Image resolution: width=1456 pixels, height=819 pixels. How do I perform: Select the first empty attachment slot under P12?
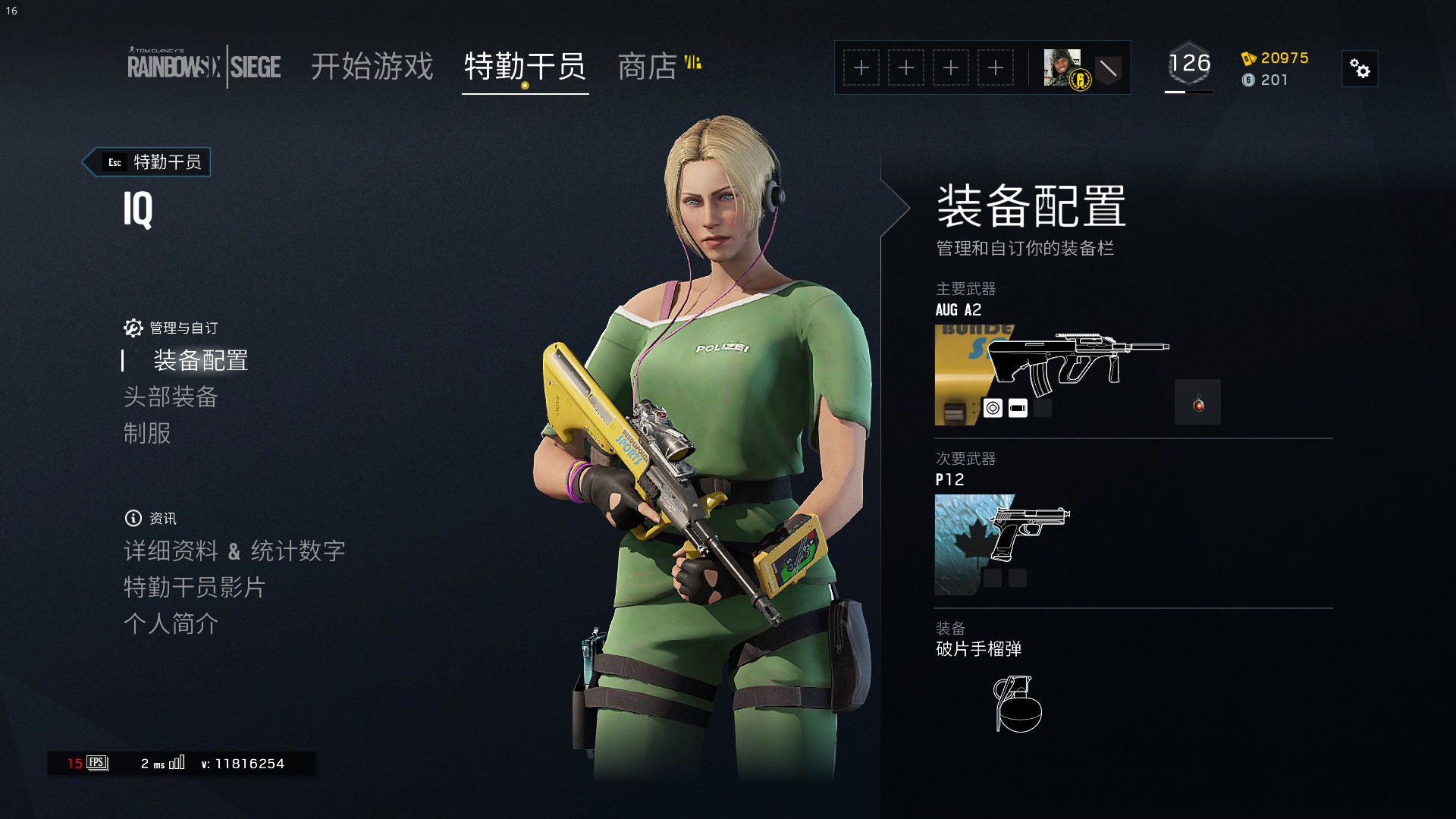point(992,577)
